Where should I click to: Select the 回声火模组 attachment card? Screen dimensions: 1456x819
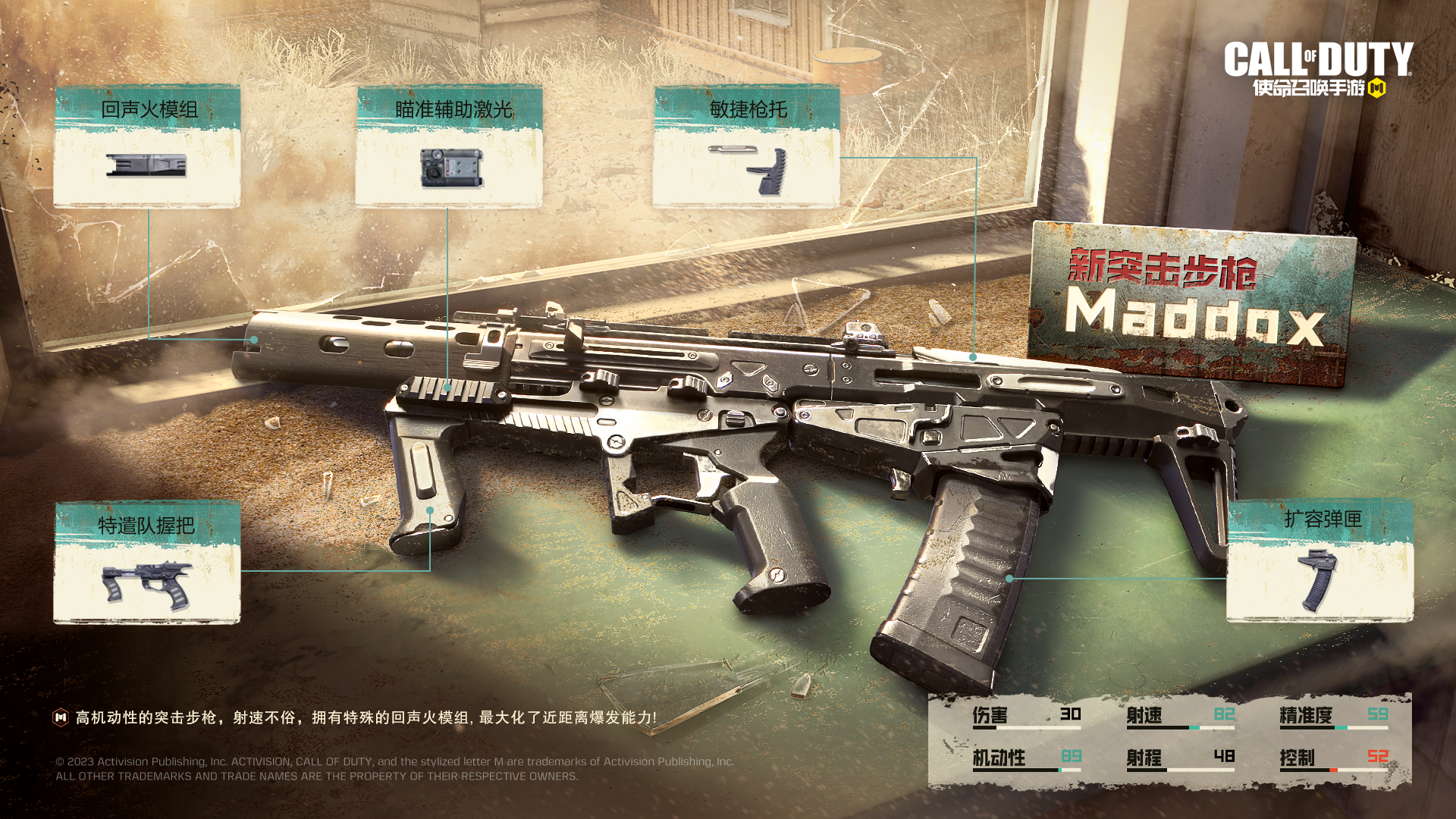[147, 146]
